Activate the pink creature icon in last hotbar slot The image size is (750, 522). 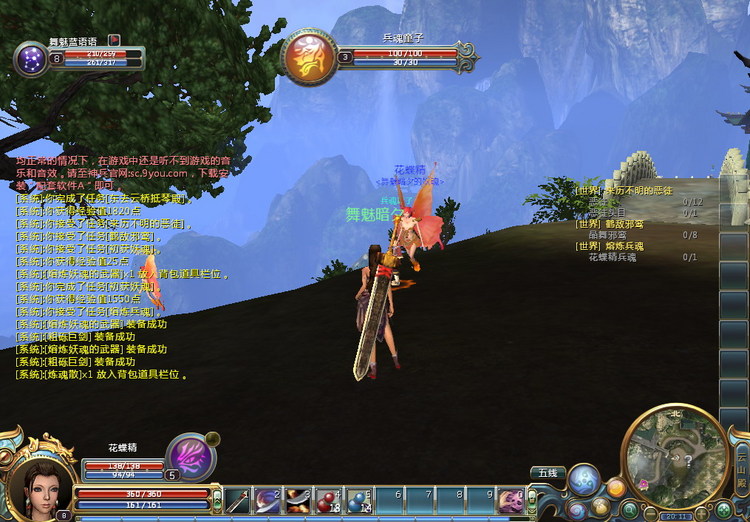click(x=512, y=500)
